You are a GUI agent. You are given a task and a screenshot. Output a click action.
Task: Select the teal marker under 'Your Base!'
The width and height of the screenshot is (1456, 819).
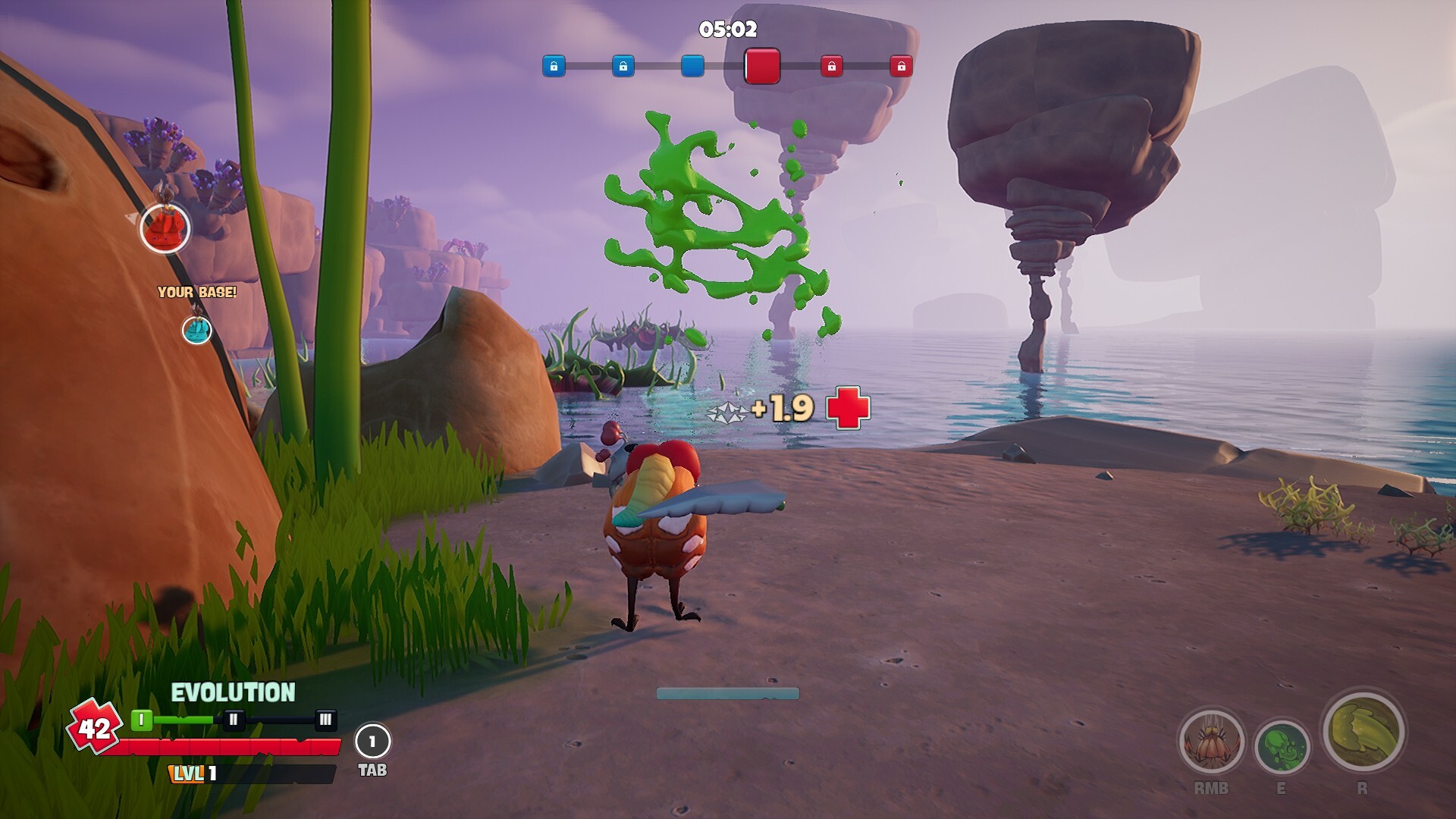[197, 330]
